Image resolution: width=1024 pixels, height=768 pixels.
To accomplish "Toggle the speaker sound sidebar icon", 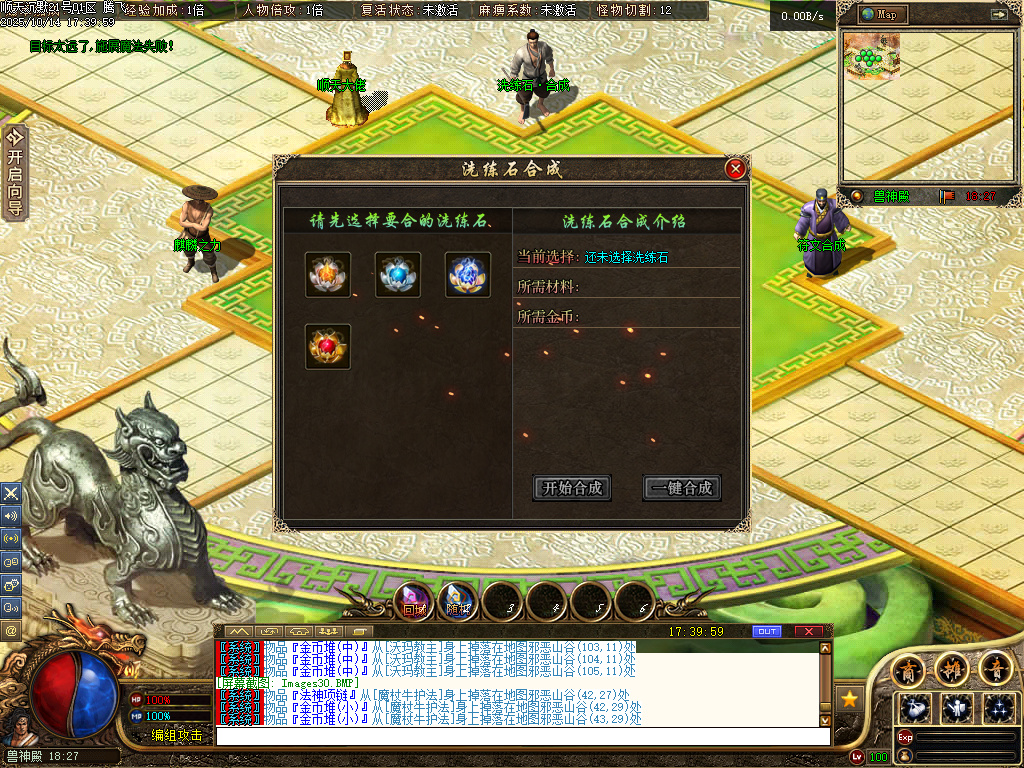I will click(x=11, y=516).
